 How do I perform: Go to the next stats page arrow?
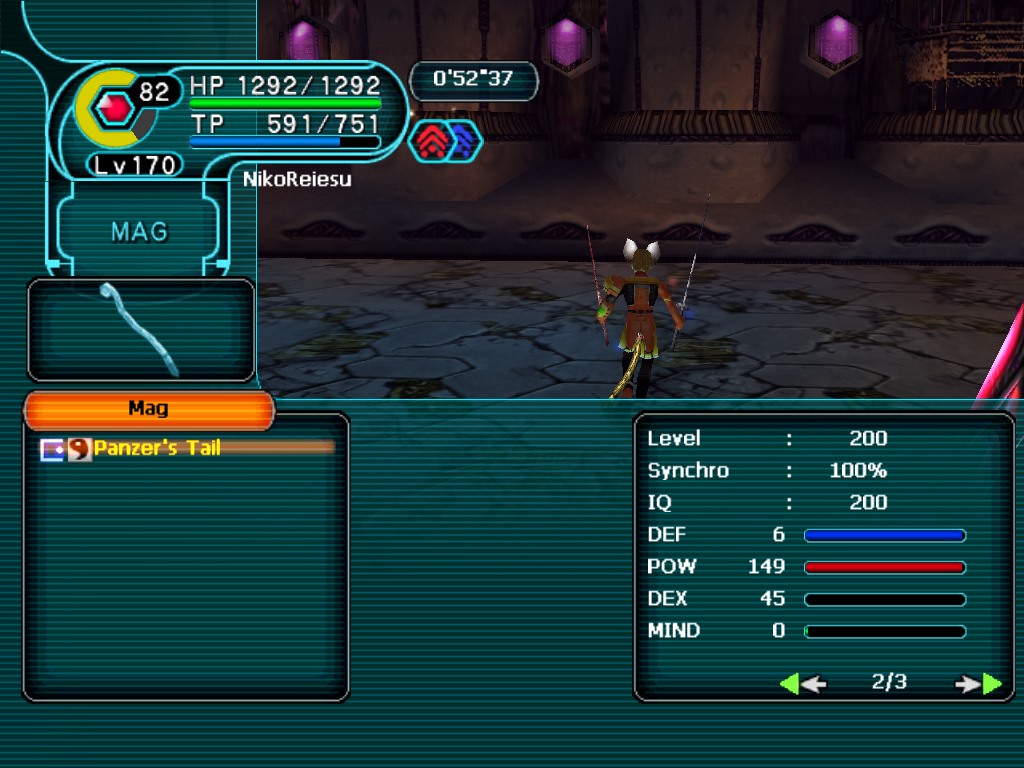click(978, 684)
